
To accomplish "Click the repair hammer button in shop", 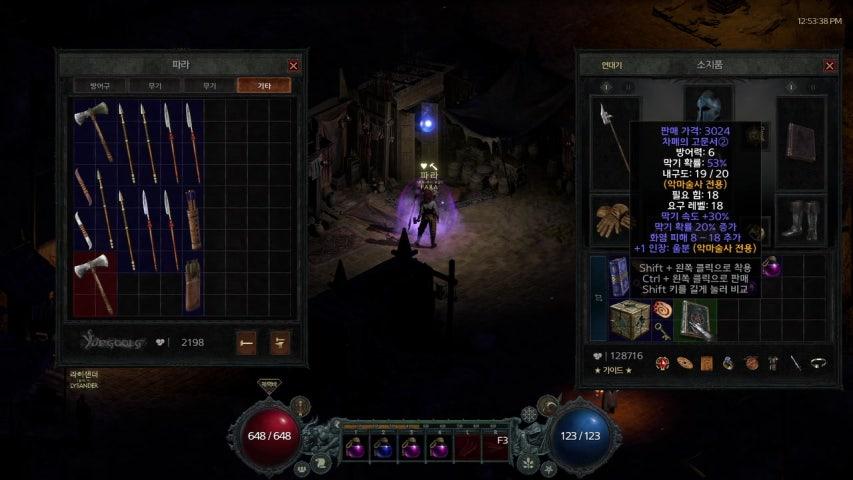I will point(246,342).
